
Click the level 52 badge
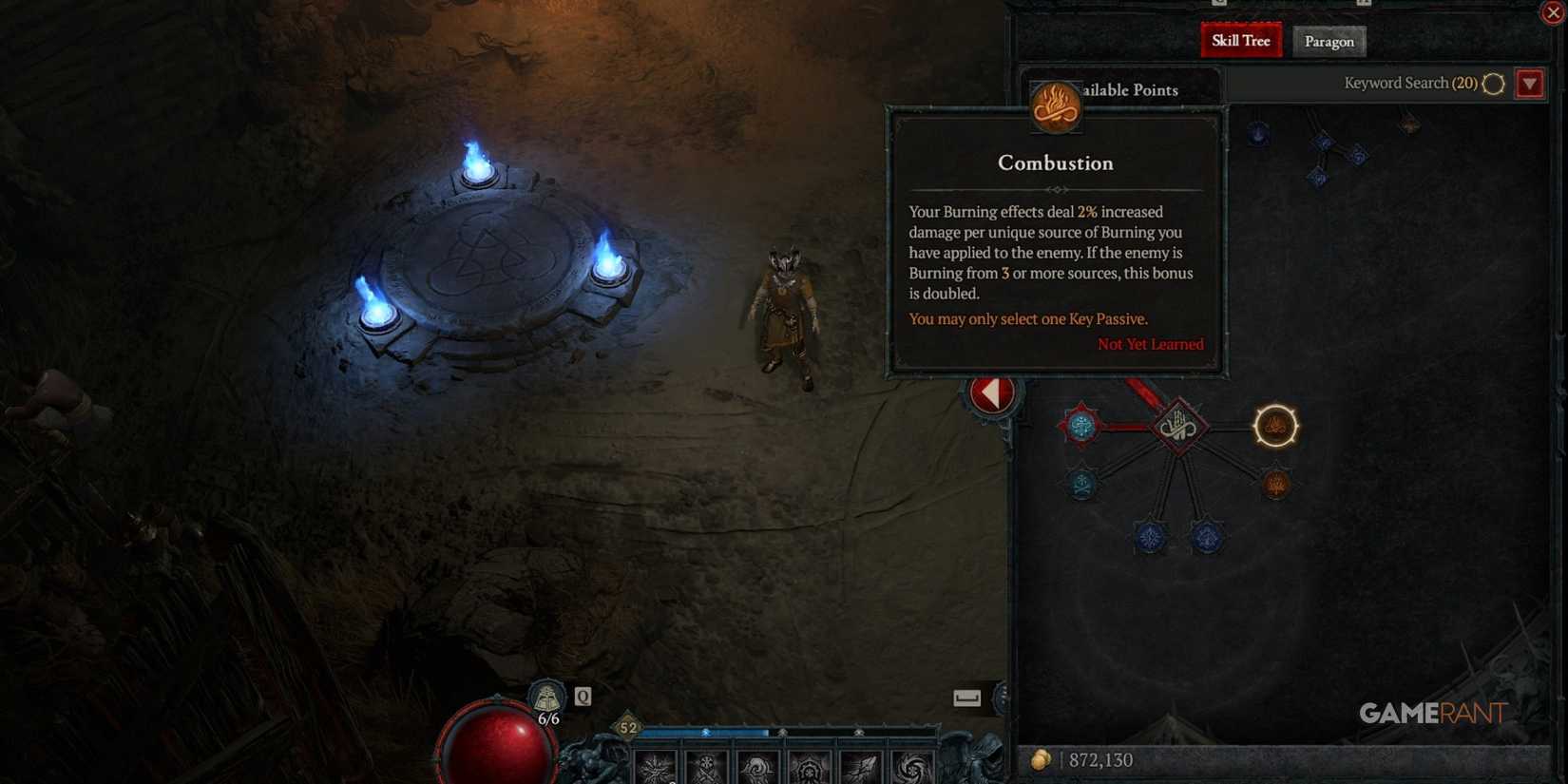coord(628,727)
